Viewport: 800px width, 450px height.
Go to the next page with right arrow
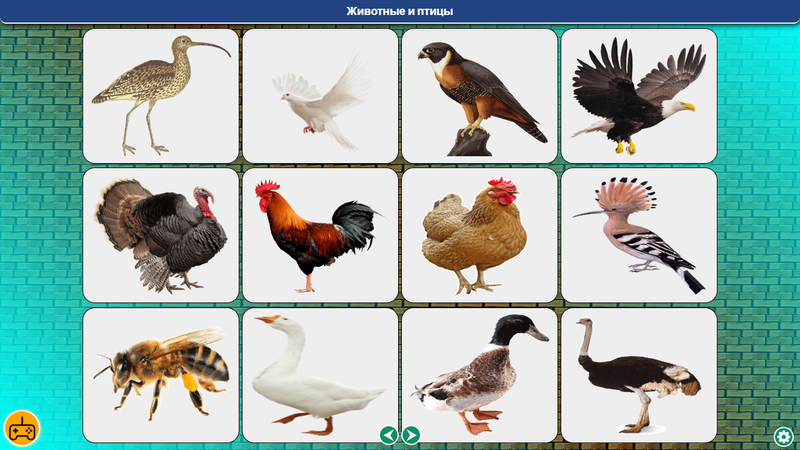click(x=411, y=434)
